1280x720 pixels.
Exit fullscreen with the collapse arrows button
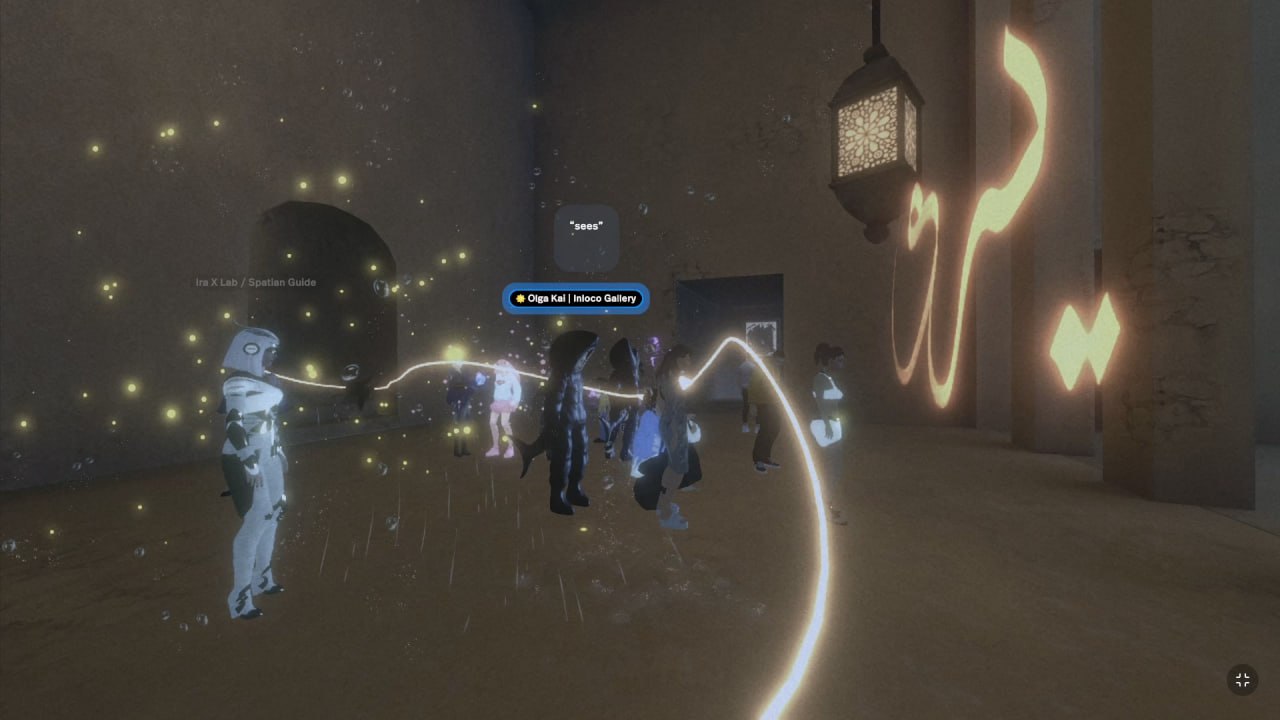click(1242, 680)
